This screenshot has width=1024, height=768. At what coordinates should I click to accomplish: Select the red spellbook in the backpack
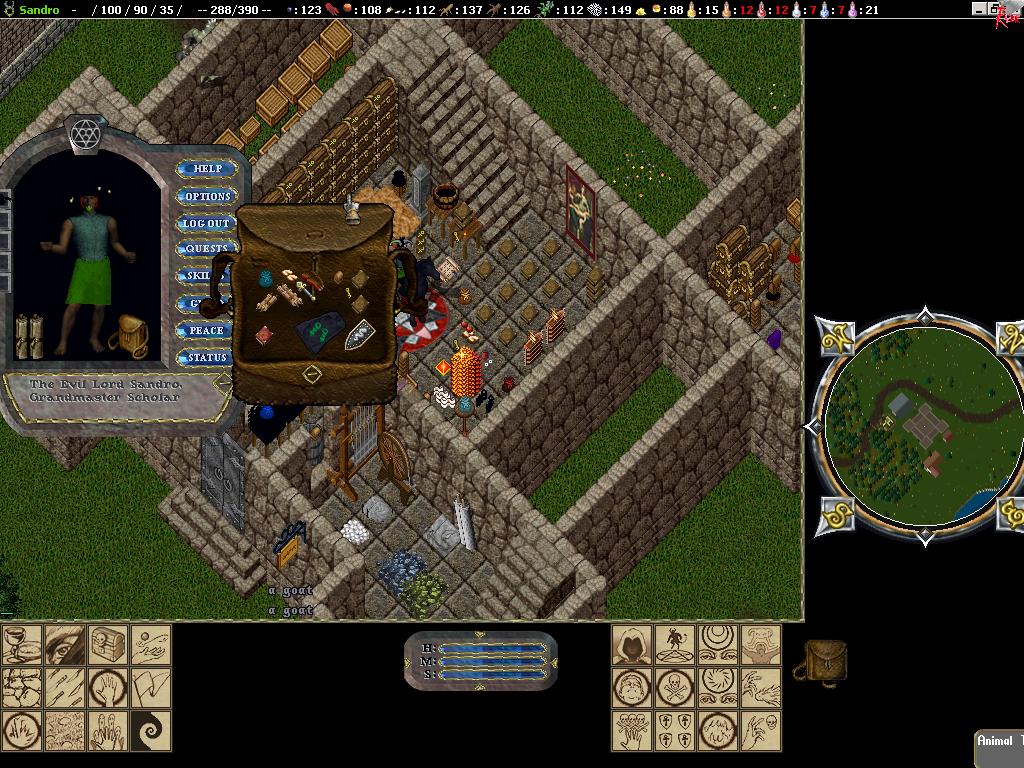[263, 334]
